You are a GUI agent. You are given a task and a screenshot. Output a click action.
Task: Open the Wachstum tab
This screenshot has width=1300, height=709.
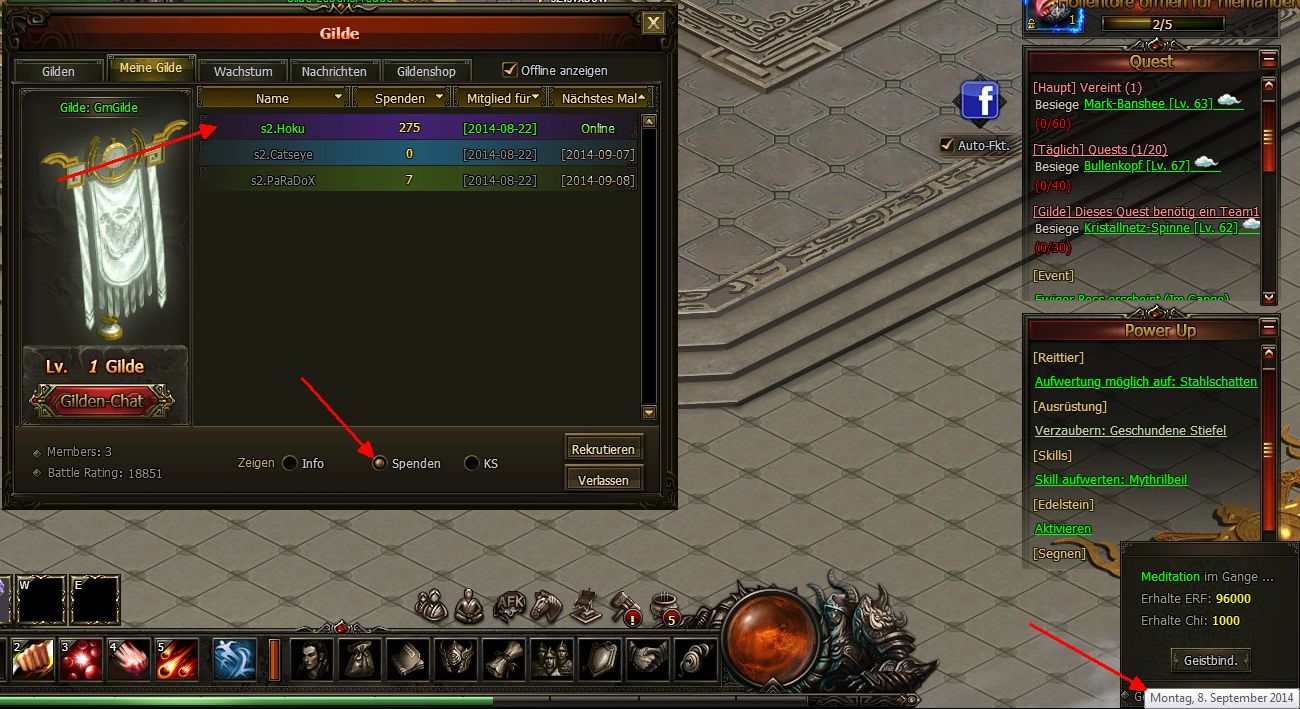(x=243, y=72)
